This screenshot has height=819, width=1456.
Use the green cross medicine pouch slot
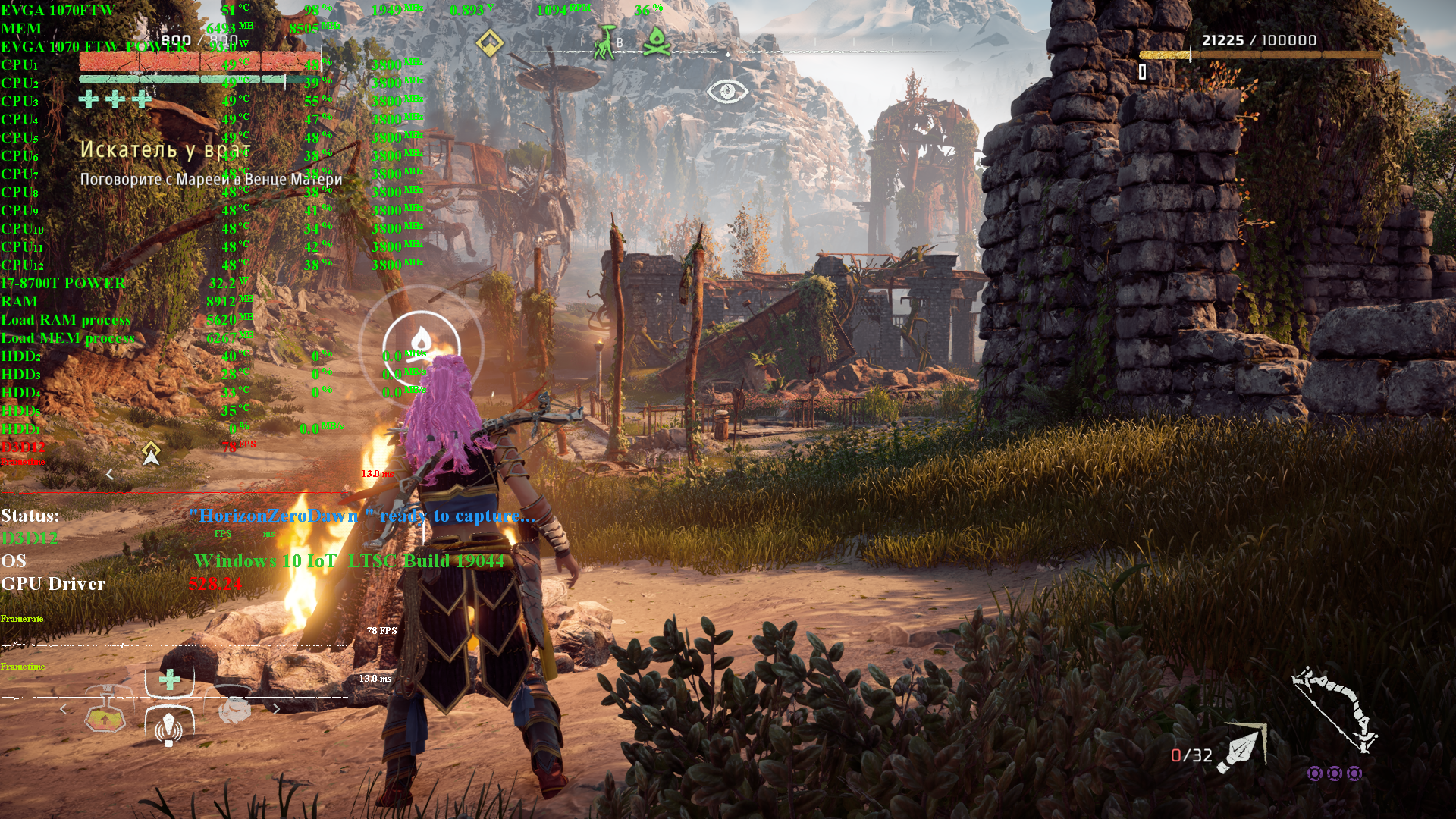tap(170, 679)
